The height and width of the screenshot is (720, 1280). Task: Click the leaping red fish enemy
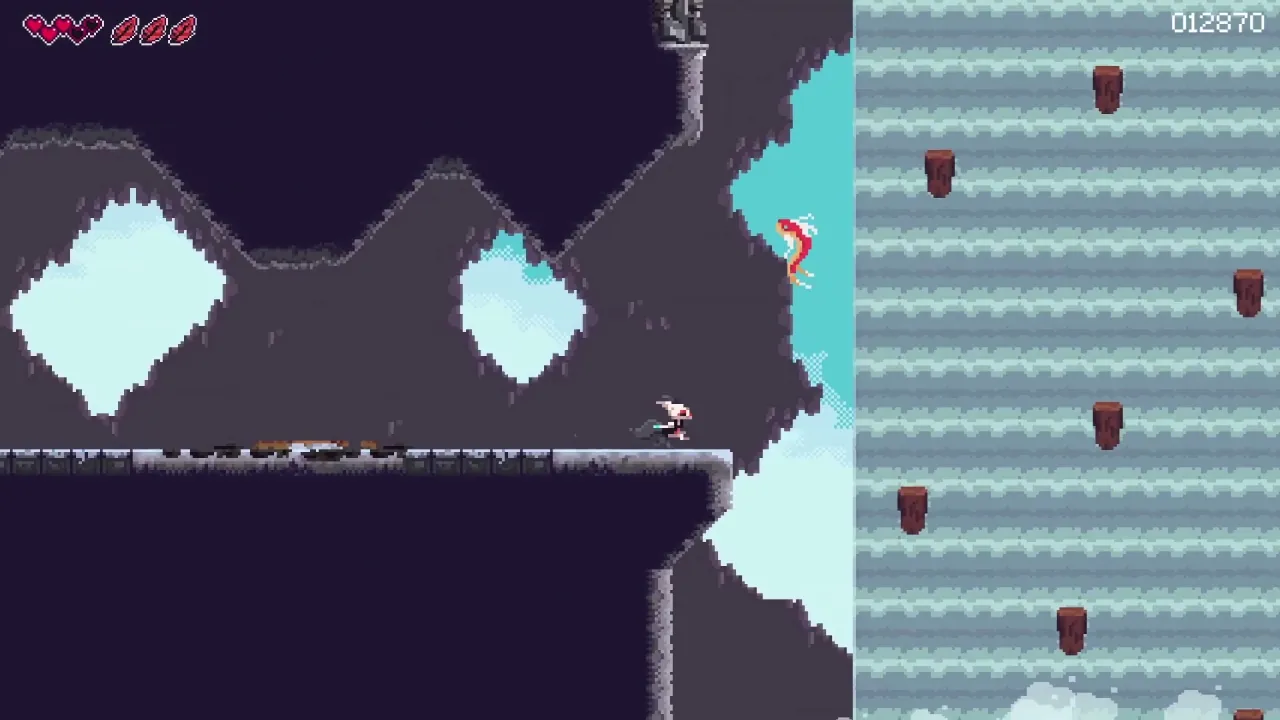(795, 245)
